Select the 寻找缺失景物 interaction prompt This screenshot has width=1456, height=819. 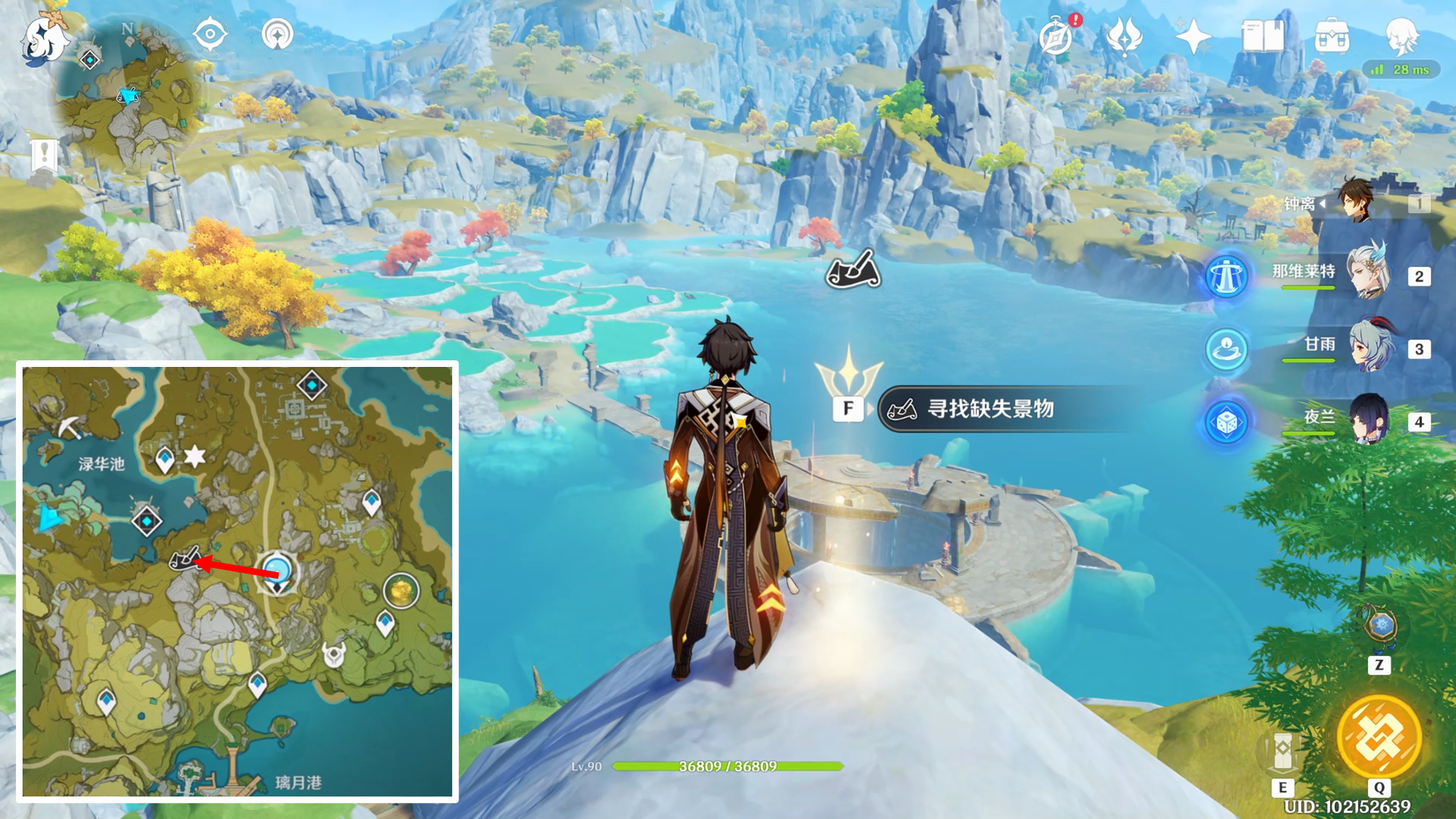click(x=990, y=409)
